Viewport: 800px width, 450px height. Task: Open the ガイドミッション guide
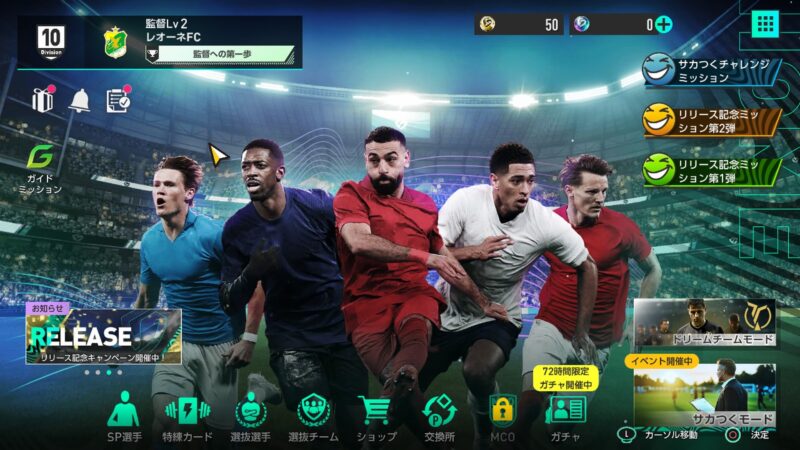pyautogui.click(x=41, y=168)
